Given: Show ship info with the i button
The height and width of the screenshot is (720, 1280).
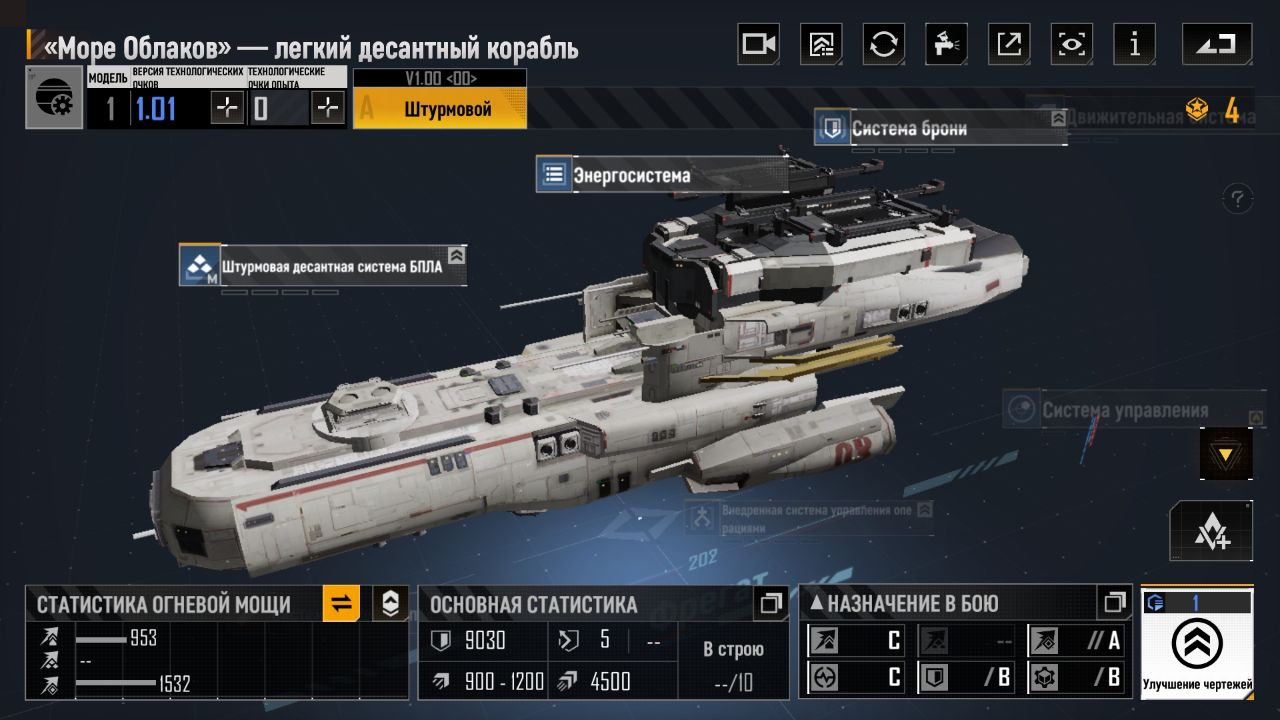Looking at the screenshot, I should 1134,44.
